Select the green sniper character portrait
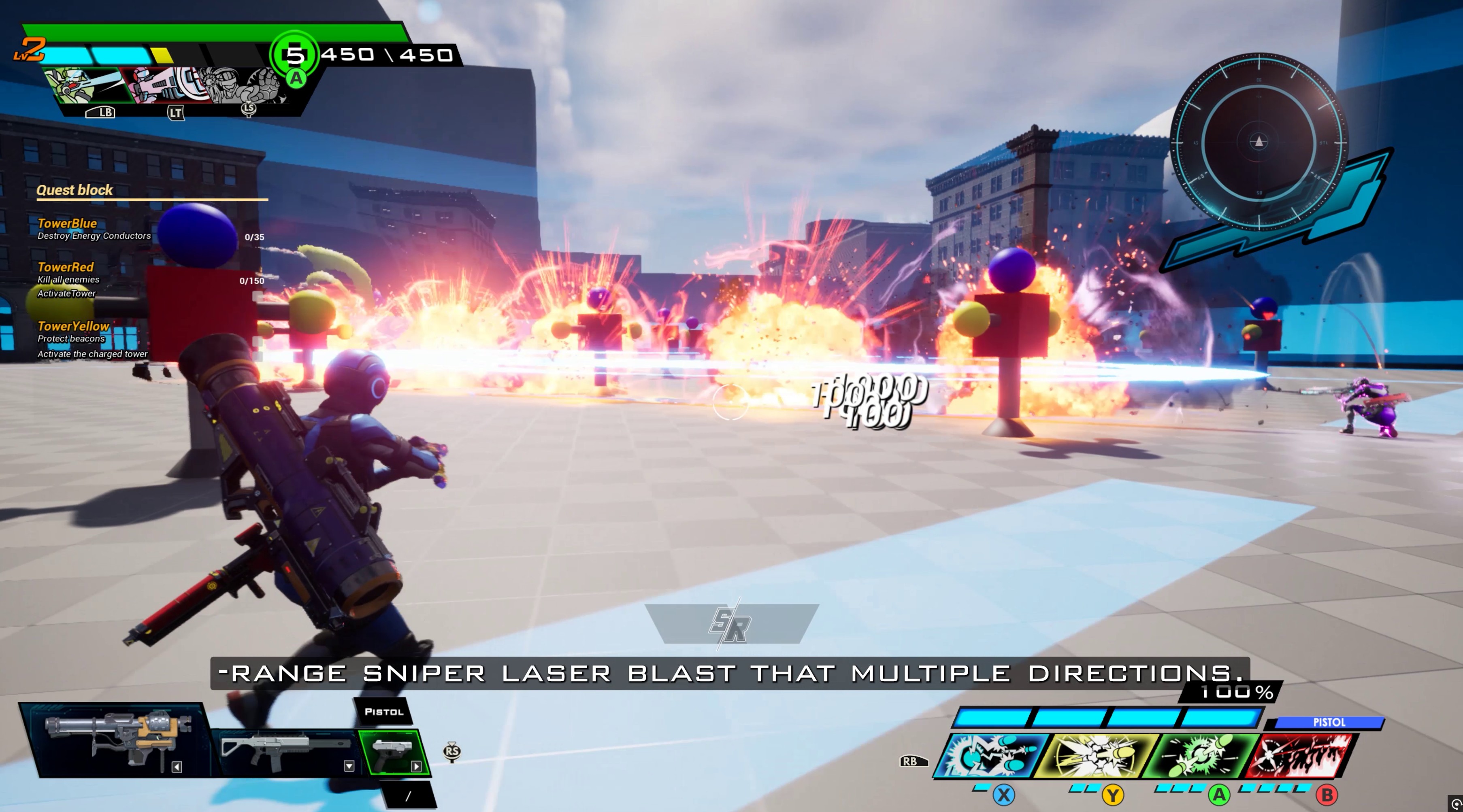Screen dimensions: 1463x812 (x=85, y=85)
